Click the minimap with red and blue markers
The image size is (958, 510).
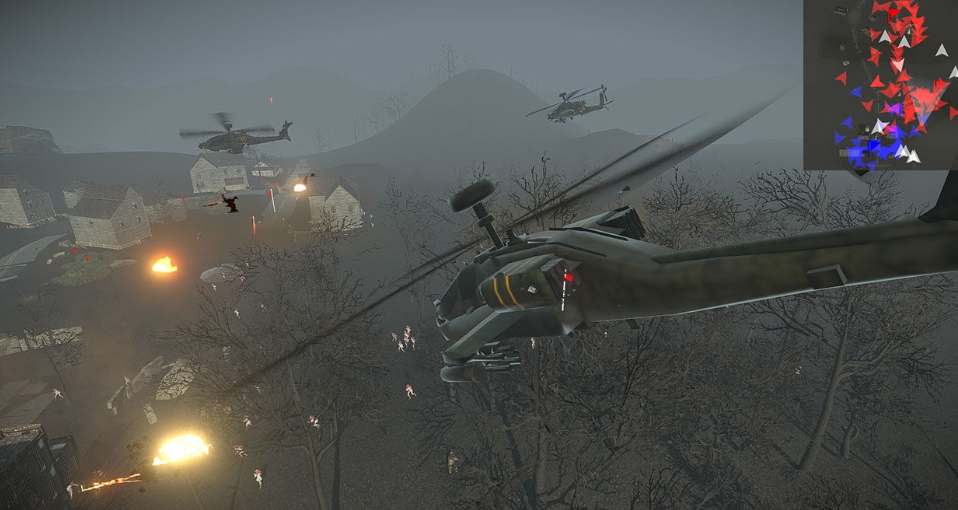click(x=880, y=84)
